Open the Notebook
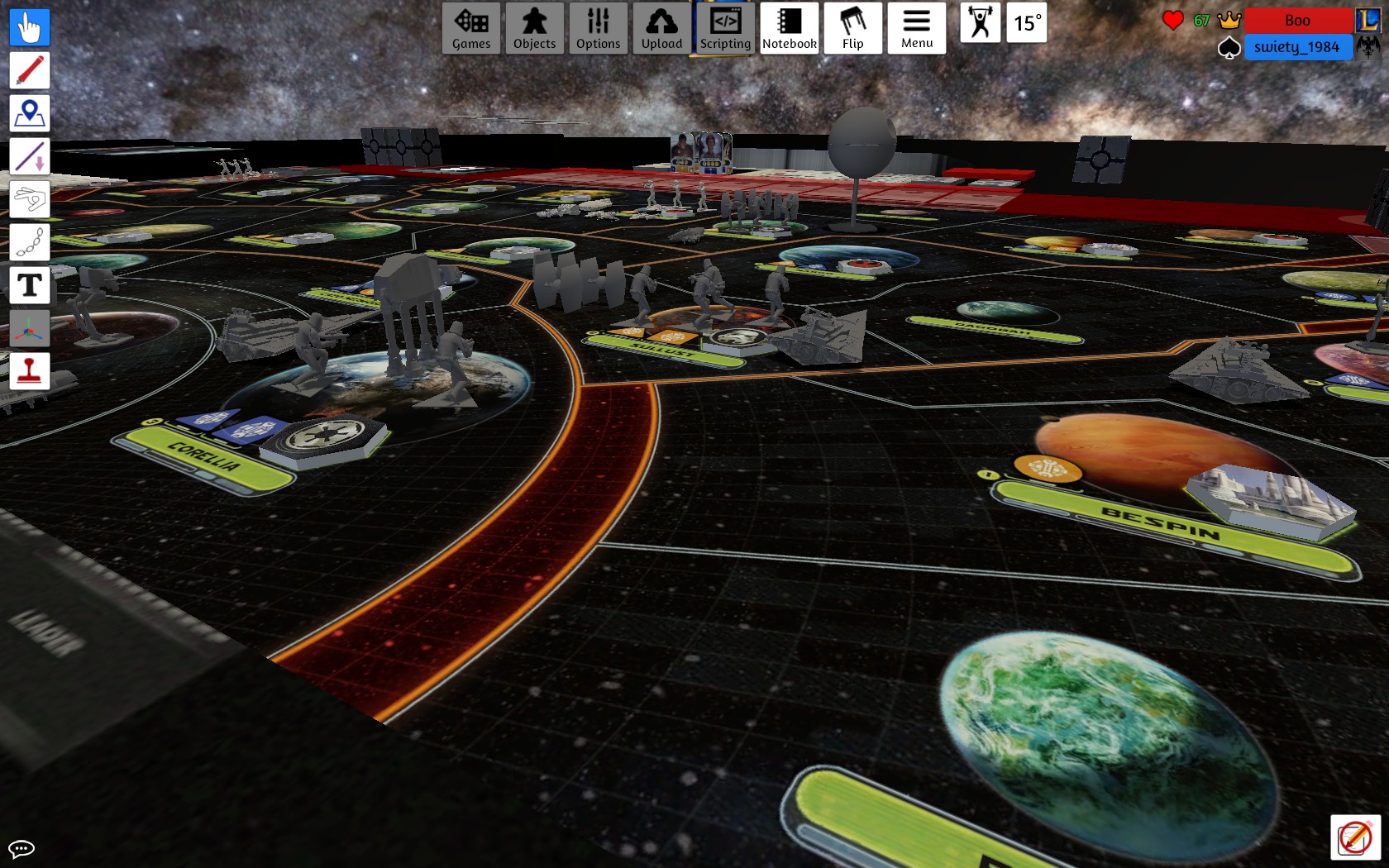Viewport: 1389px width, 868px height. pos(789,28)
